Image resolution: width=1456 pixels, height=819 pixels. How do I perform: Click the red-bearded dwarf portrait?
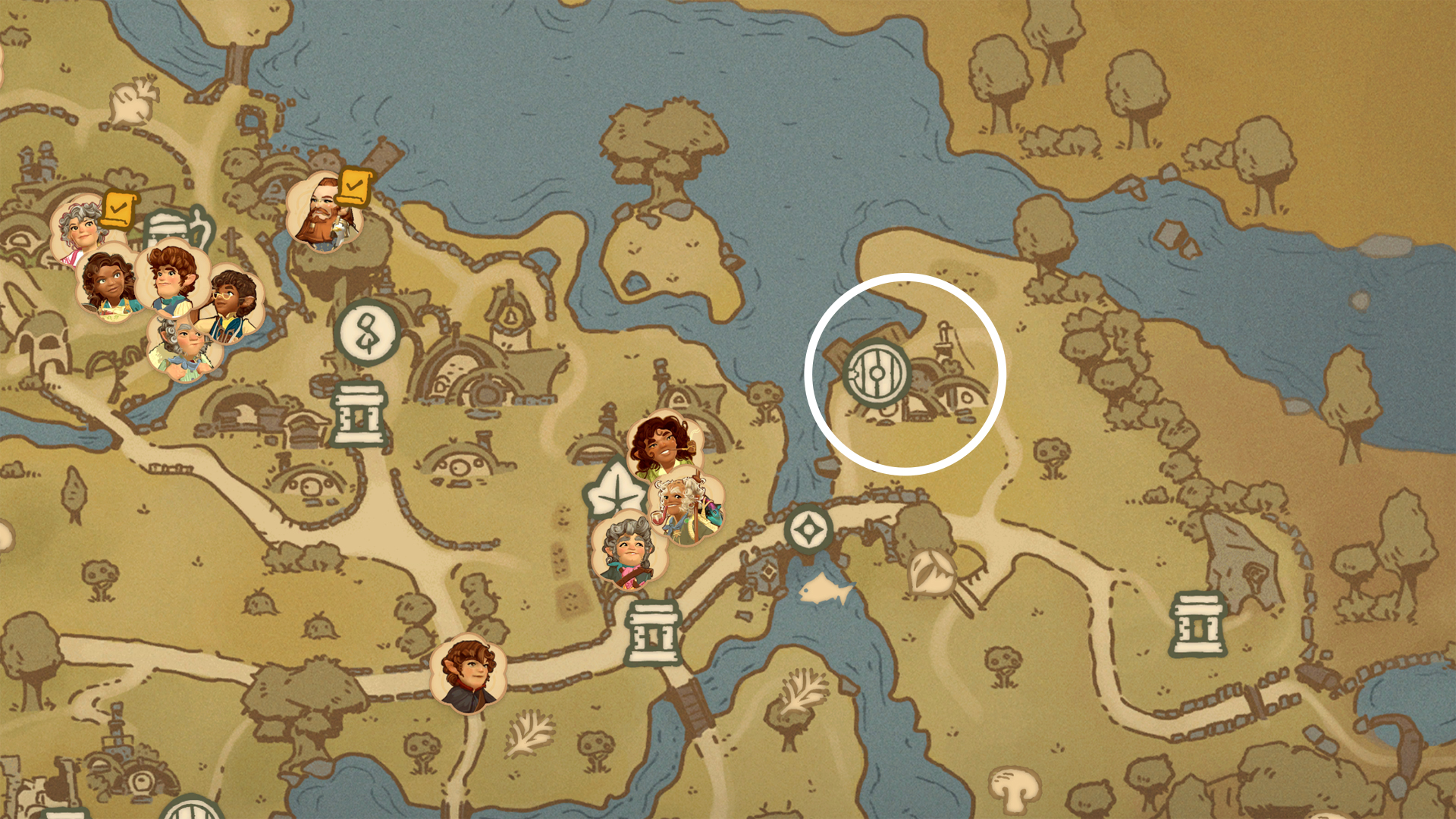(325, 213)
